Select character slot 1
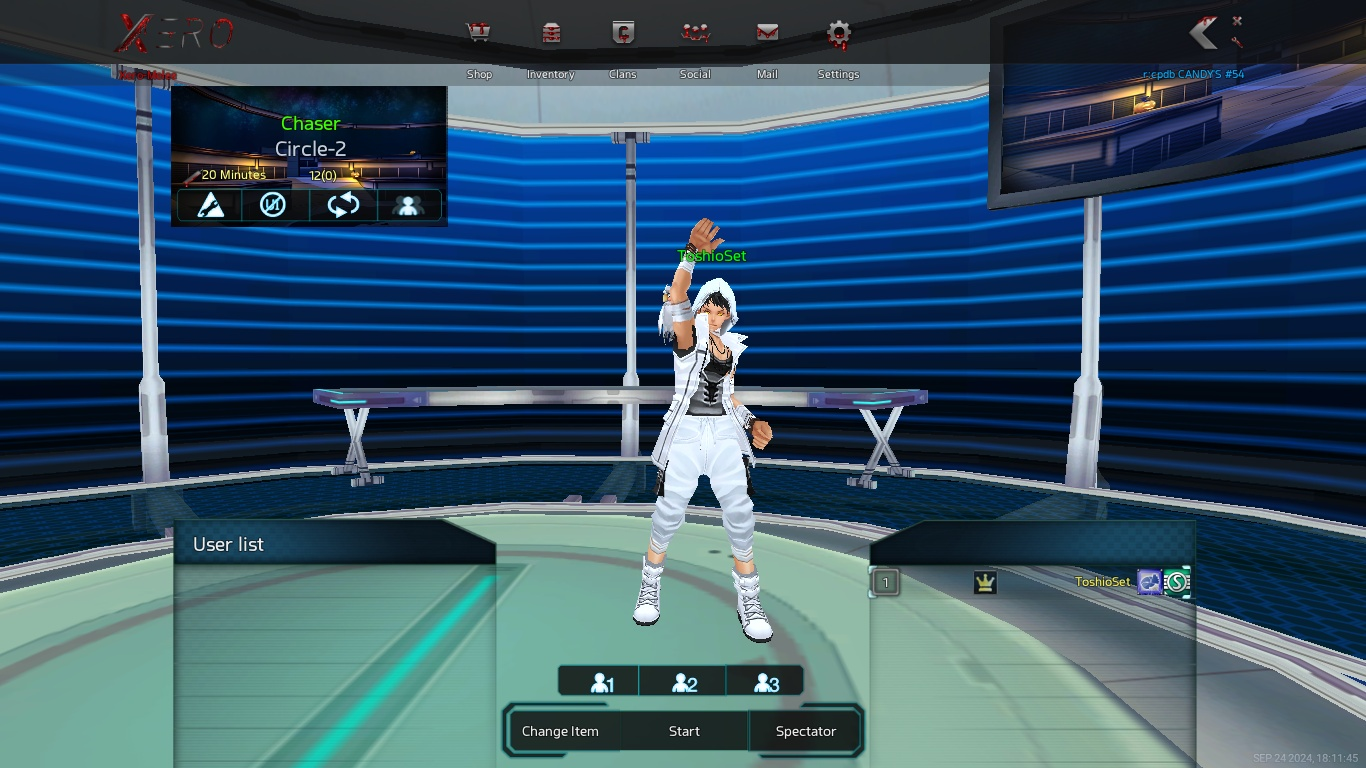This screenshot has width=1366, height=768. 601,683
